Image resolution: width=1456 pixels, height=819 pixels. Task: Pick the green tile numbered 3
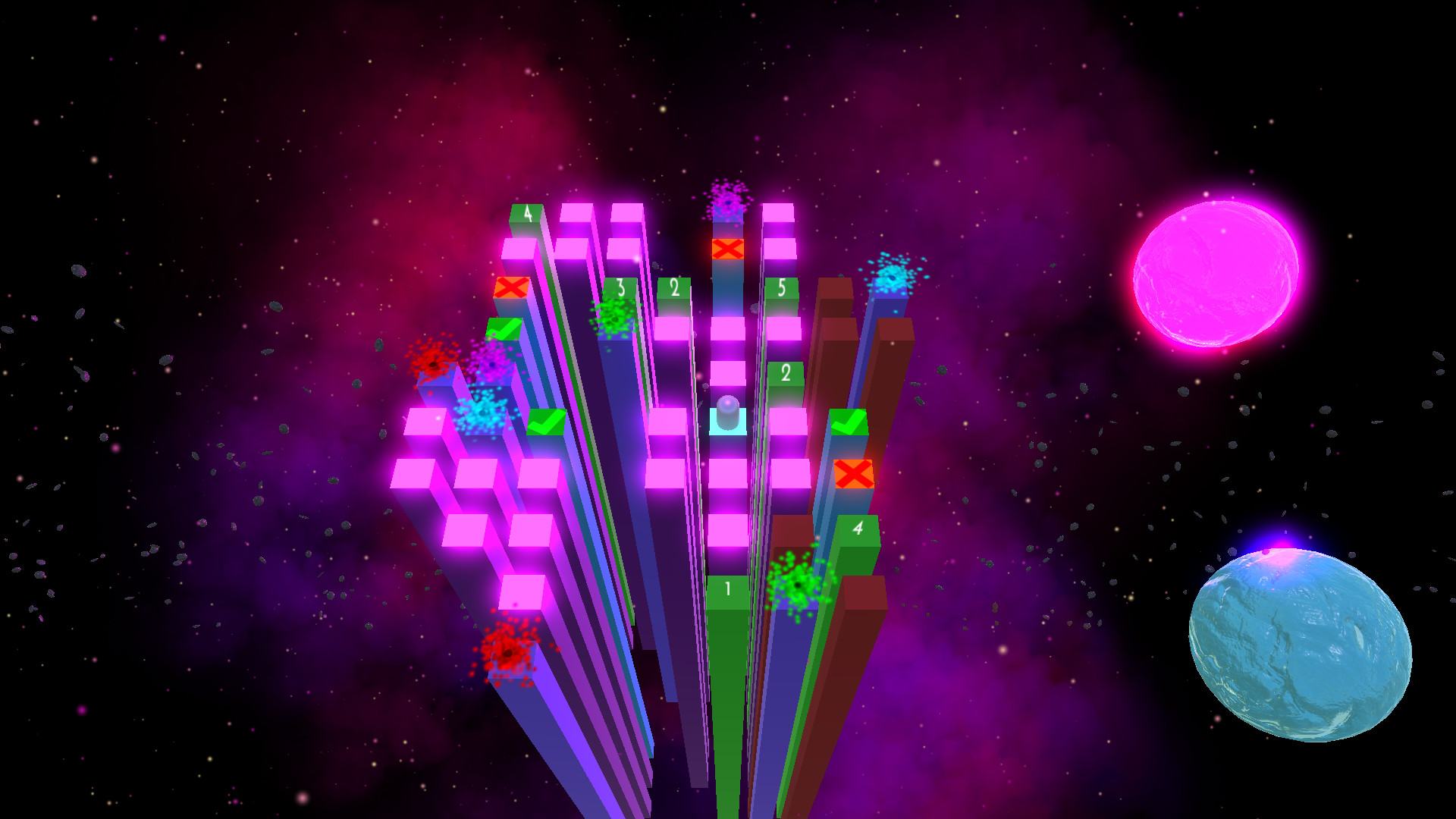coord(620,289)
